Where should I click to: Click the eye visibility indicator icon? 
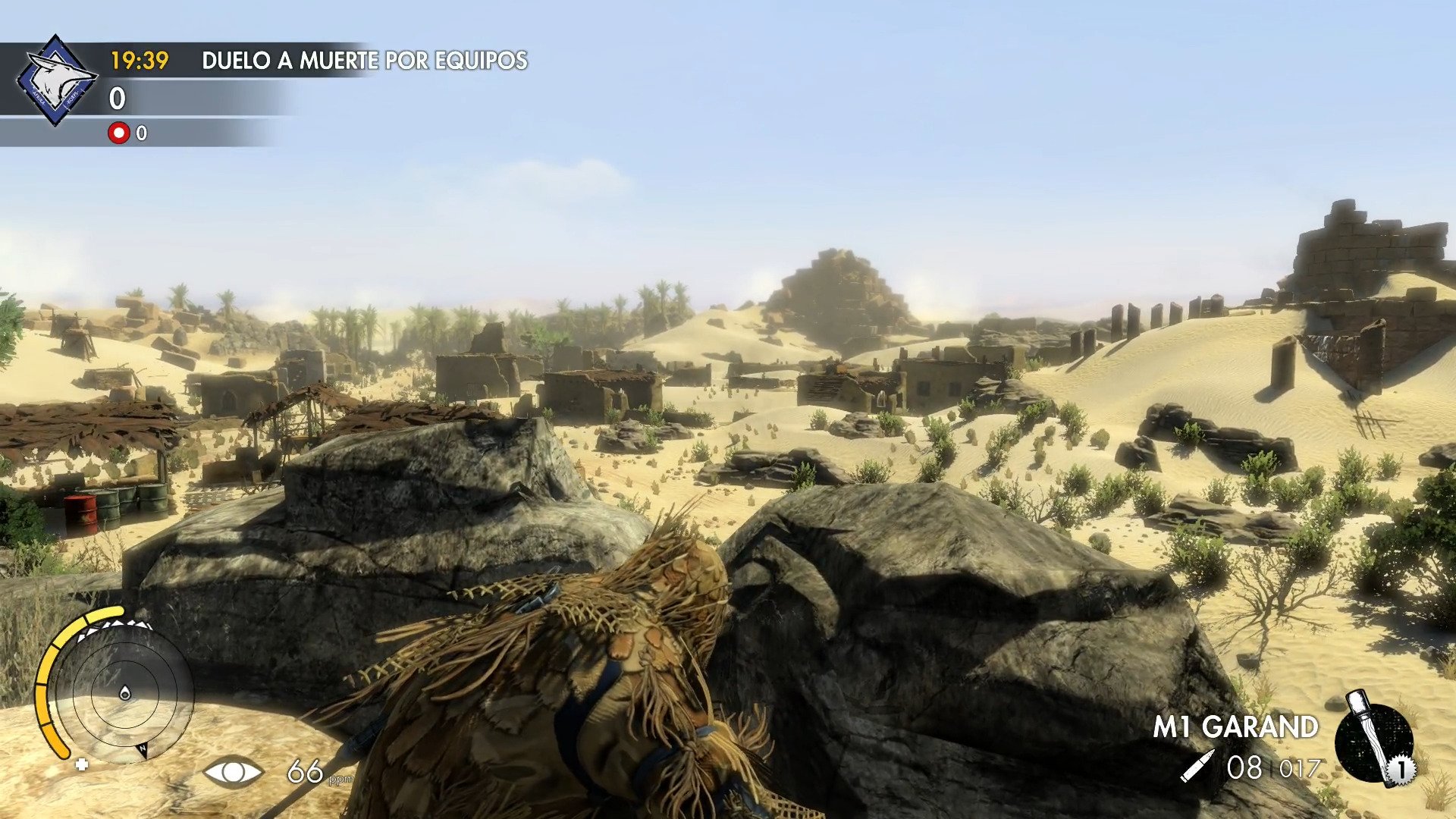click(x=233, y=772)
